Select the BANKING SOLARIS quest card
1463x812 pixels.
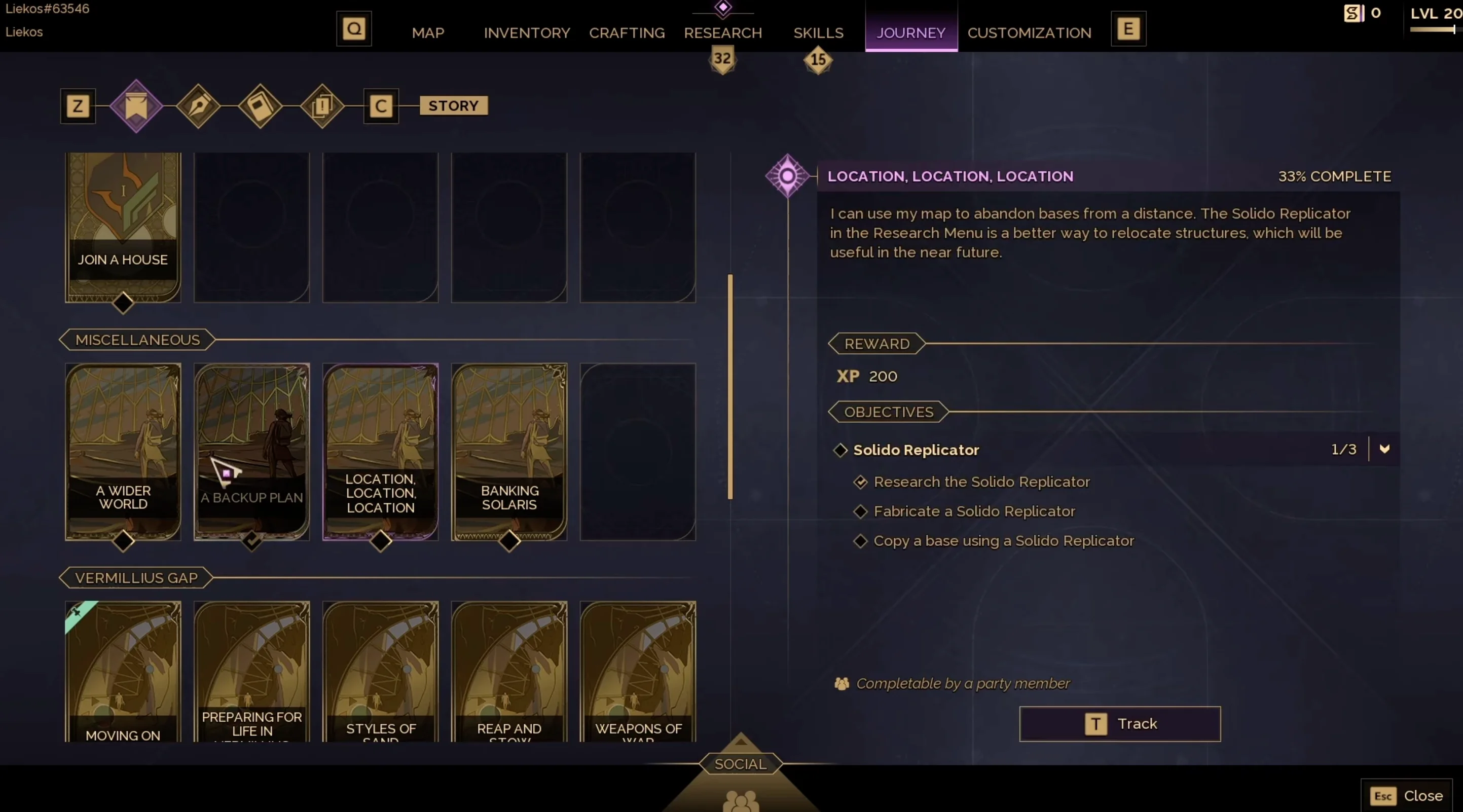click(509, 452)
